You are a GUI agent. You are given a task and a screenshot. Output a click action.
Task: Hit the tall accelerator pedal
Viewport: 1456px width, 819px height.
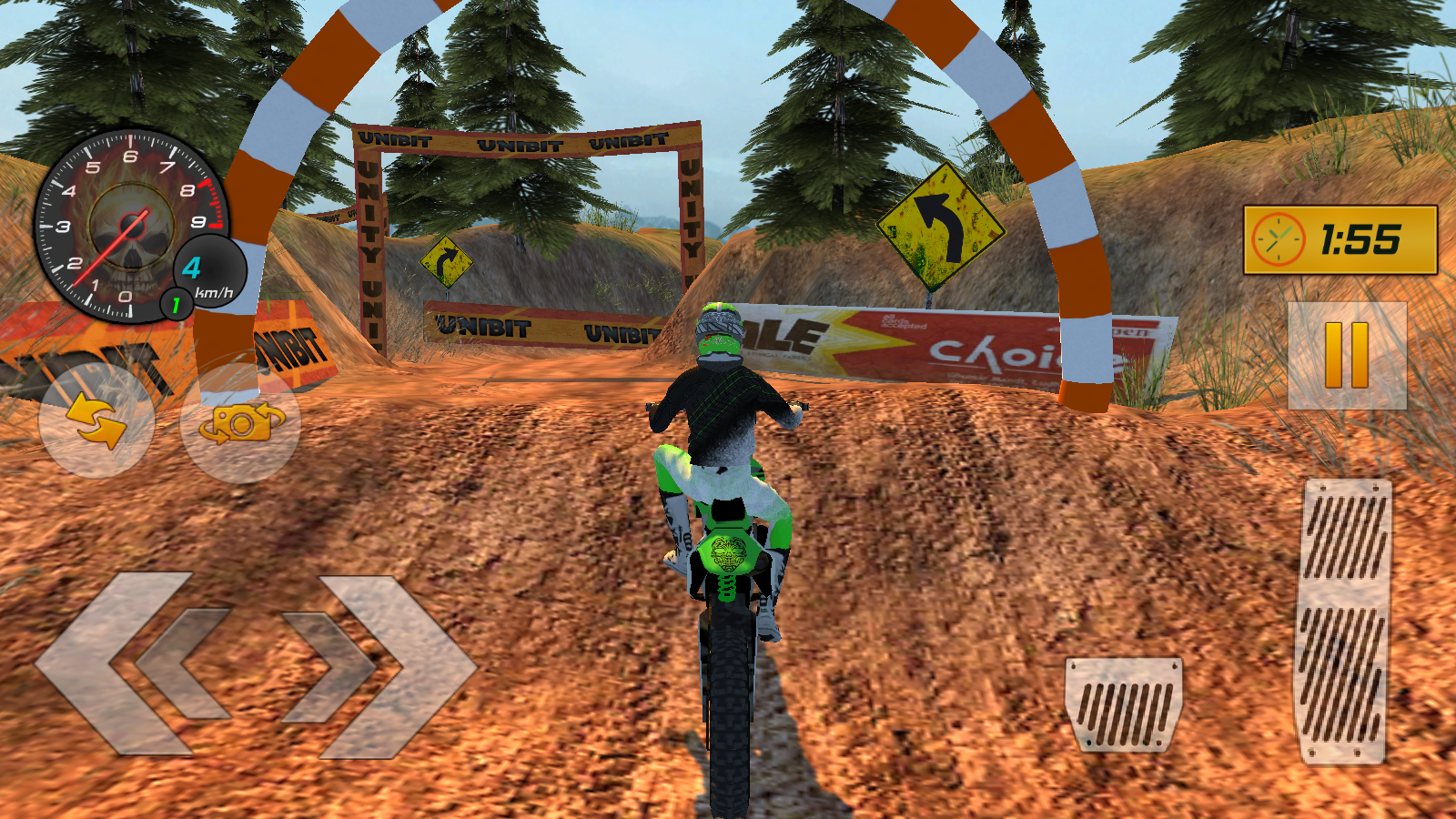pos(1343,621)
